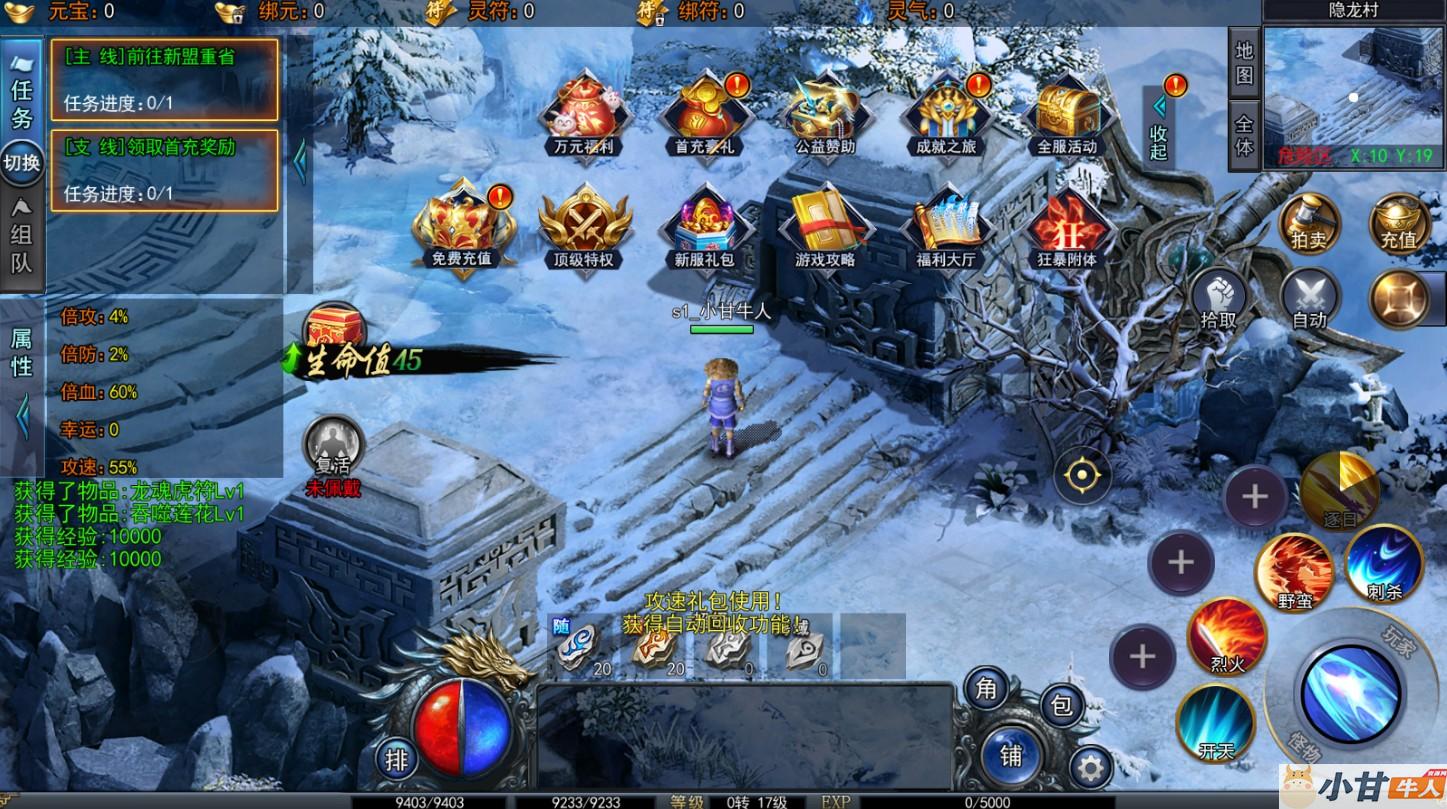Activate the 刺杀 skill
Viewport: 1447px width, 809px height.
[1383, 564]
